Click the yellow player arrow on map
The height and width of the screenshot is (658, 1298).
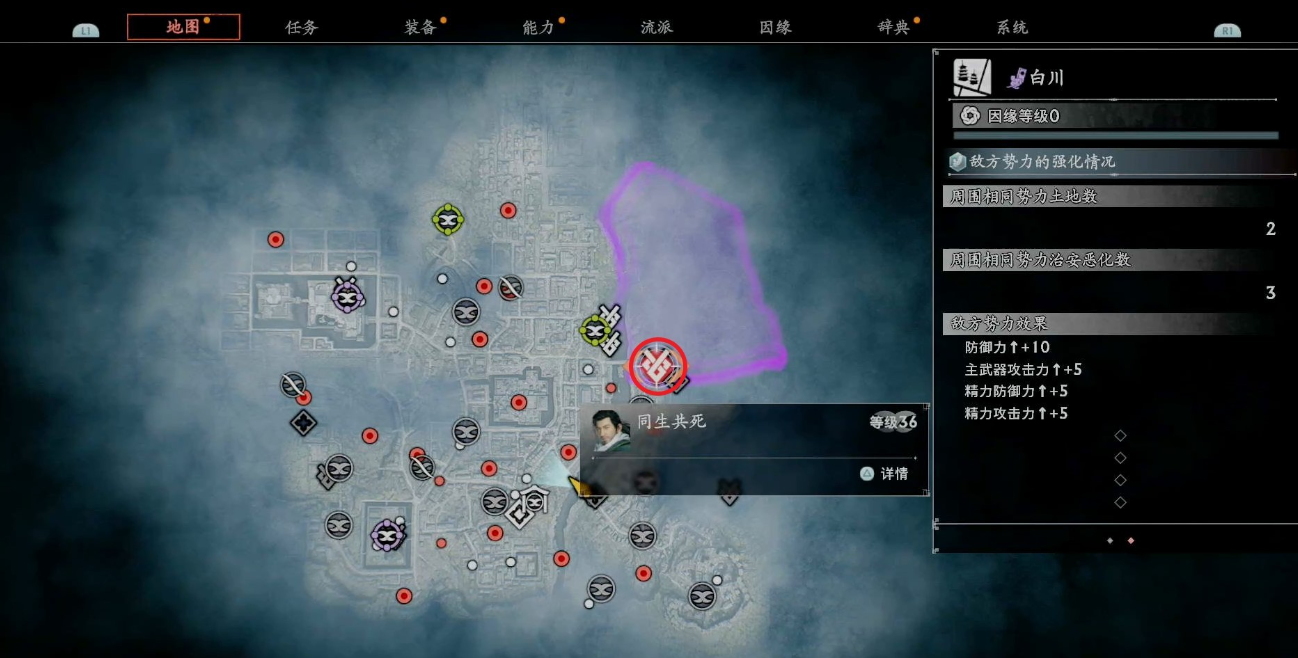coord(578,486)
